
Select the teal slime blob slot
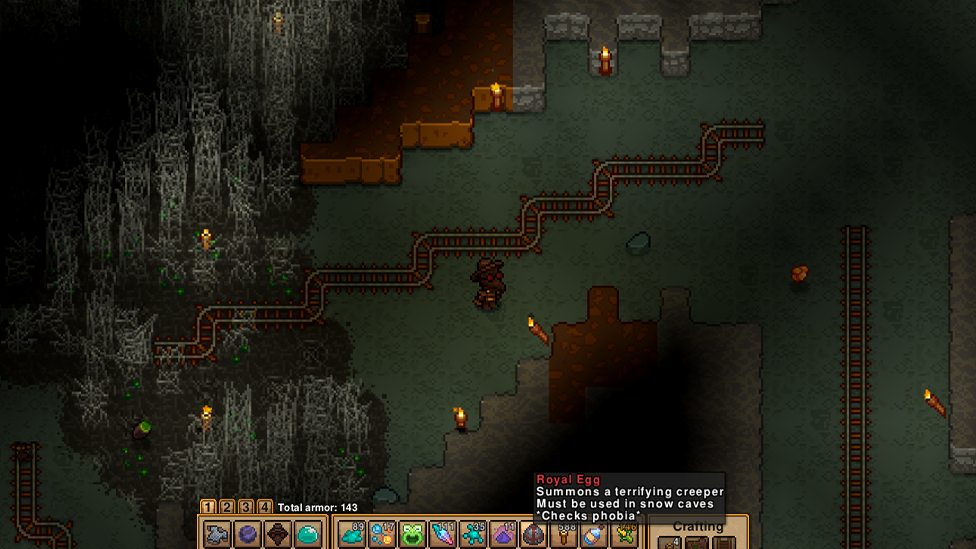click(308, 535)
